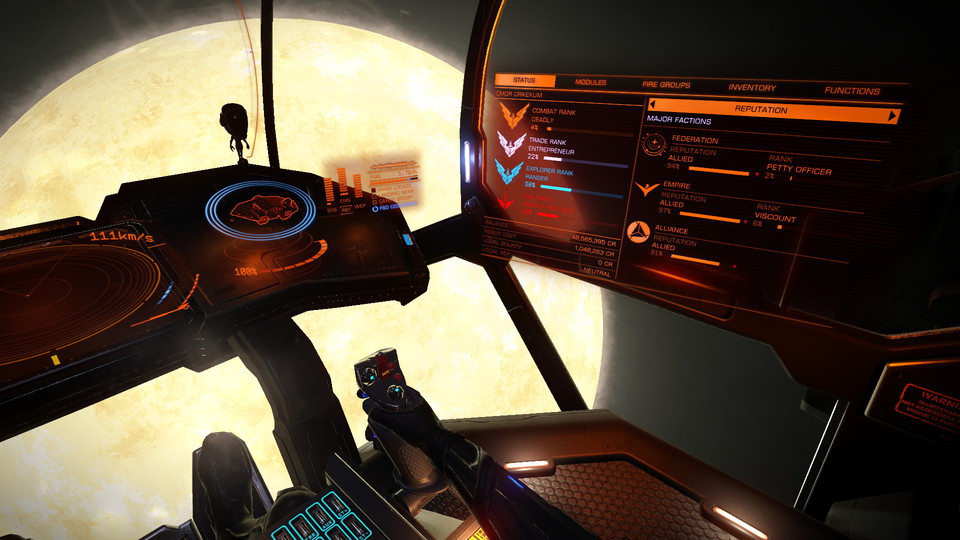960x540 pixels.
Task: Show the Inventory tab
Action: 752,88
